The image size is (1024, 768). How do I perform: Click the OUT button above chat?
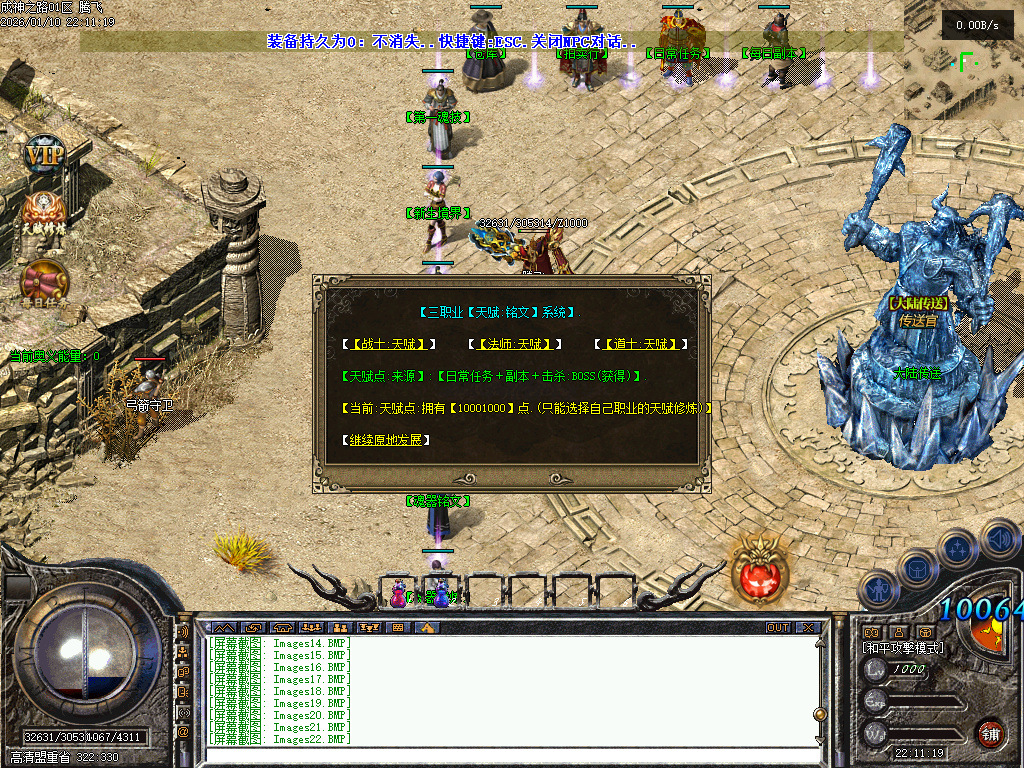(x=777, y=628)
